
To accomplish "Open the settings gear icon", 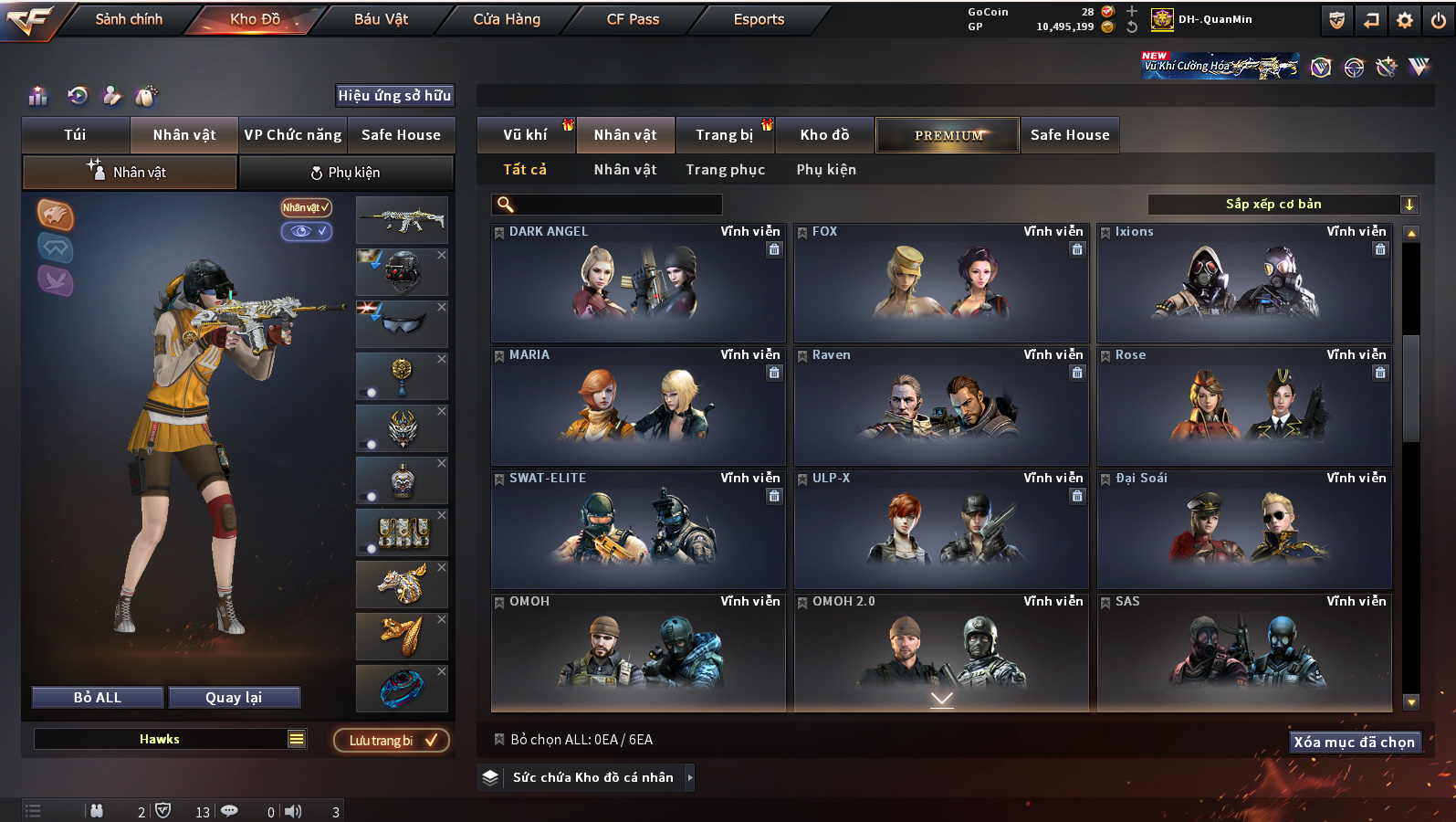I will pyautogui.click(x=1405, y=20).
